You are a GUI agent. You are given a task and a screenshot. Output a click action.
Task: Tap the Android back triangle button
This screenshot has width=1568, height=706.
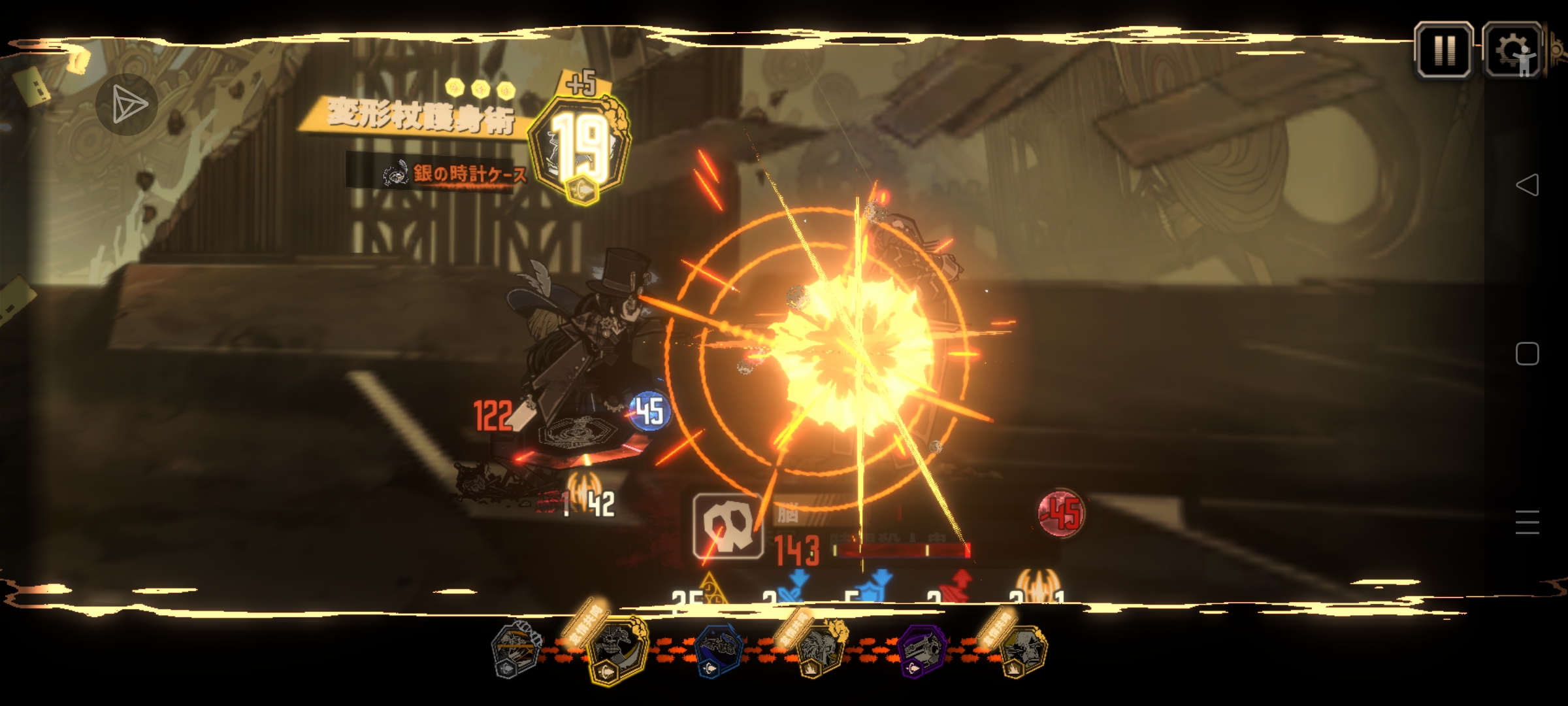coord(1527,185)
